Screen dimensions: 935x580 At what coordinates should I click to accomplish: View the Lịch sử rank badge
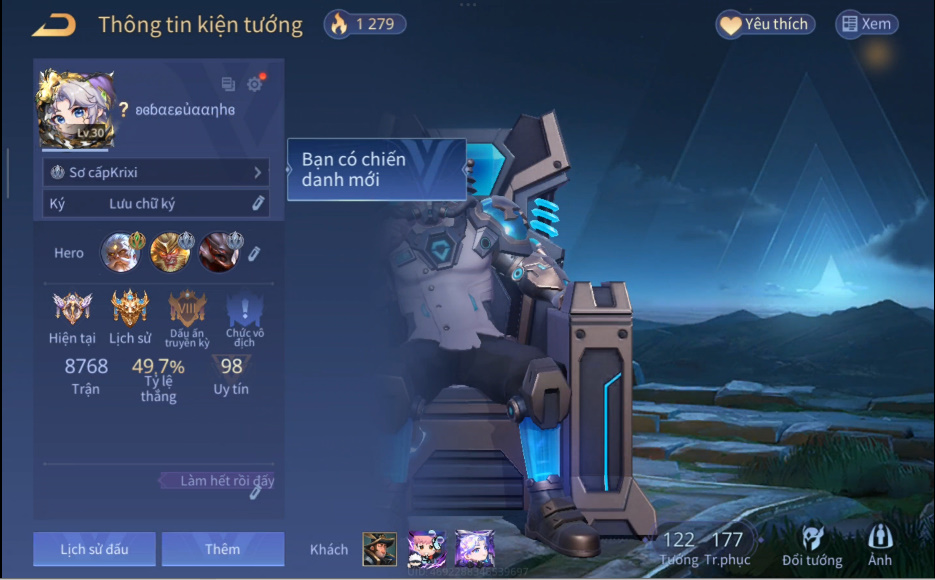pyautogui.click(x=130, y=309)
